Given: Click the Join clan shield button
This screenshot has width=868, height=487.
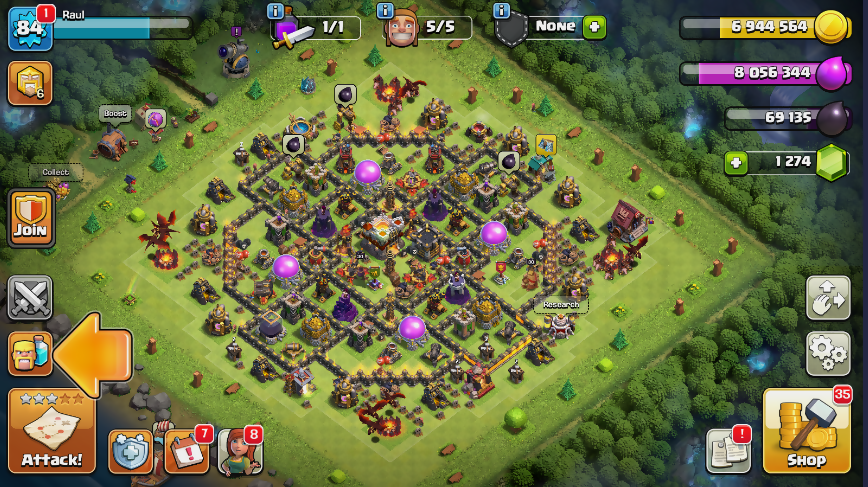Looking at the screenshot, I should 30,217.
